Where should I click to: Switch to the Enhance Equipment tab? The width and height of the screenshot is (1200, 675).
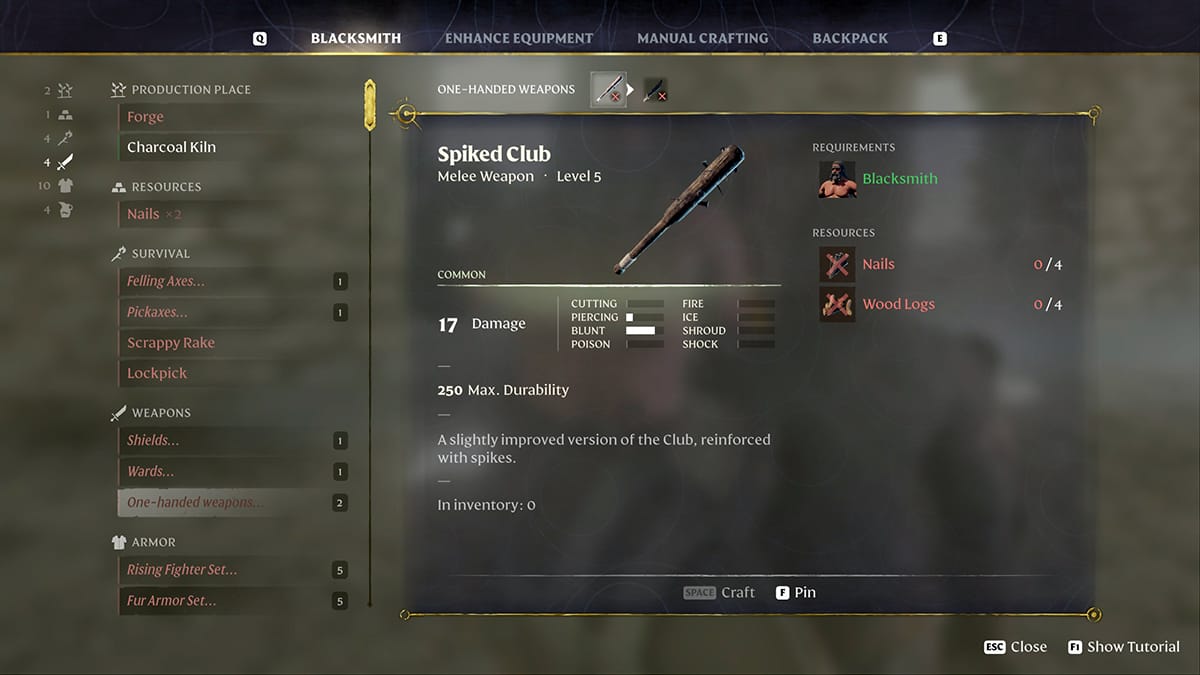[x=518, y=38]
